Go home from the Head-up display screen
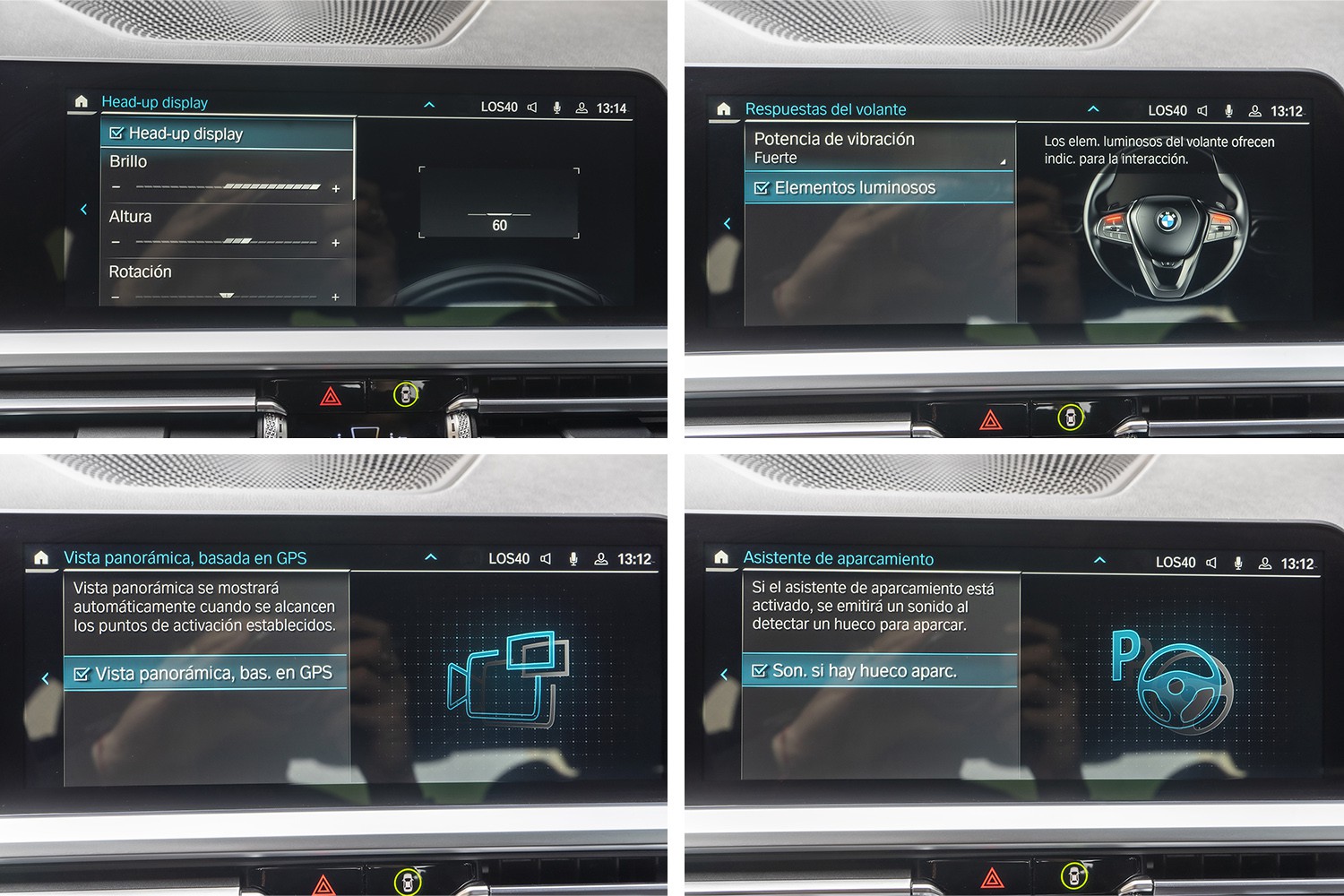The height and width of the screenshot is (896, 1344). pos(82,102)
